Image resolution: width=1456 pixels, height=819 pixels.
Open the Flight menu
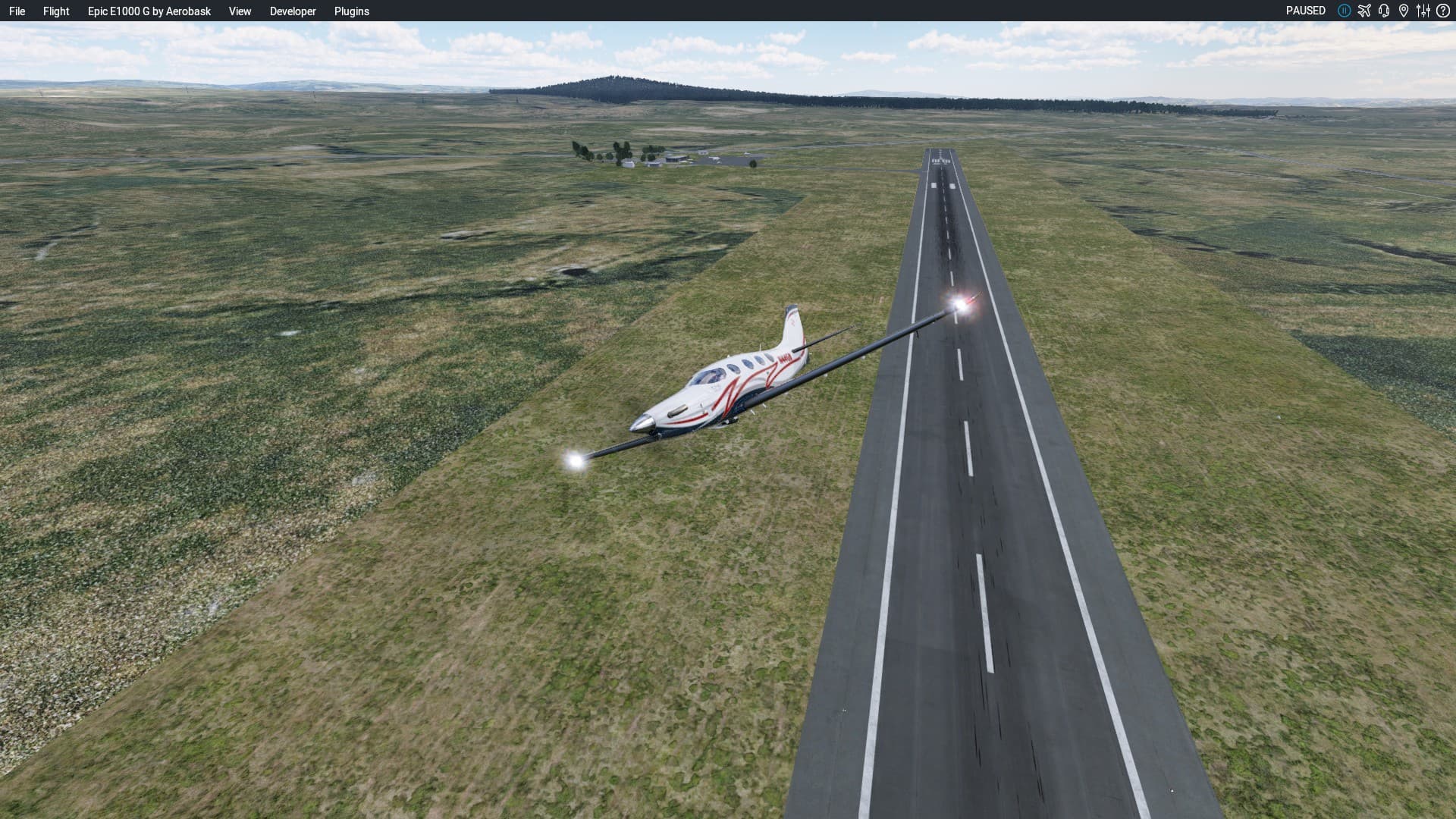(x=56, y=11)
